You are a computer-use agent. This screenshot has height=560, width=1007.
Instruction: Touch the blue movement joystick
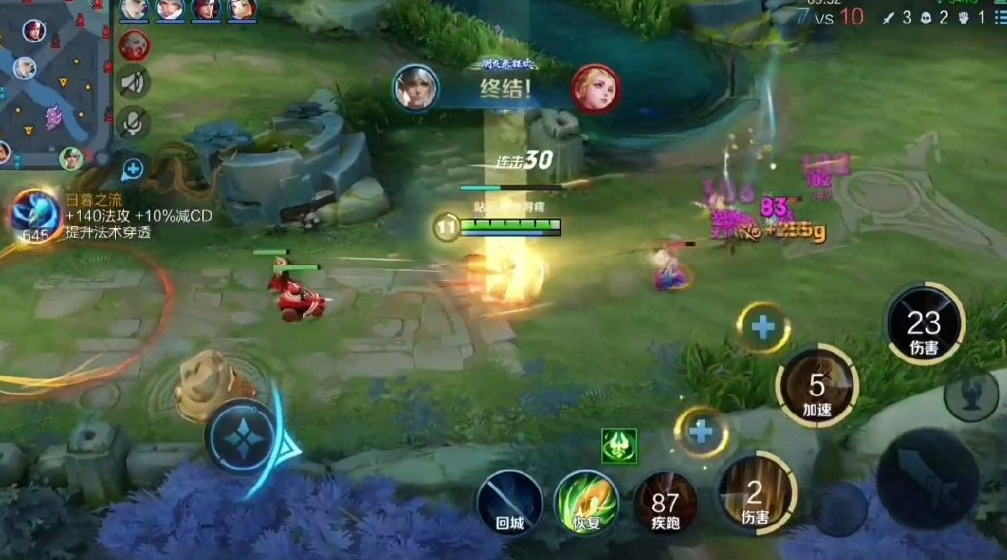pos(242,436)
